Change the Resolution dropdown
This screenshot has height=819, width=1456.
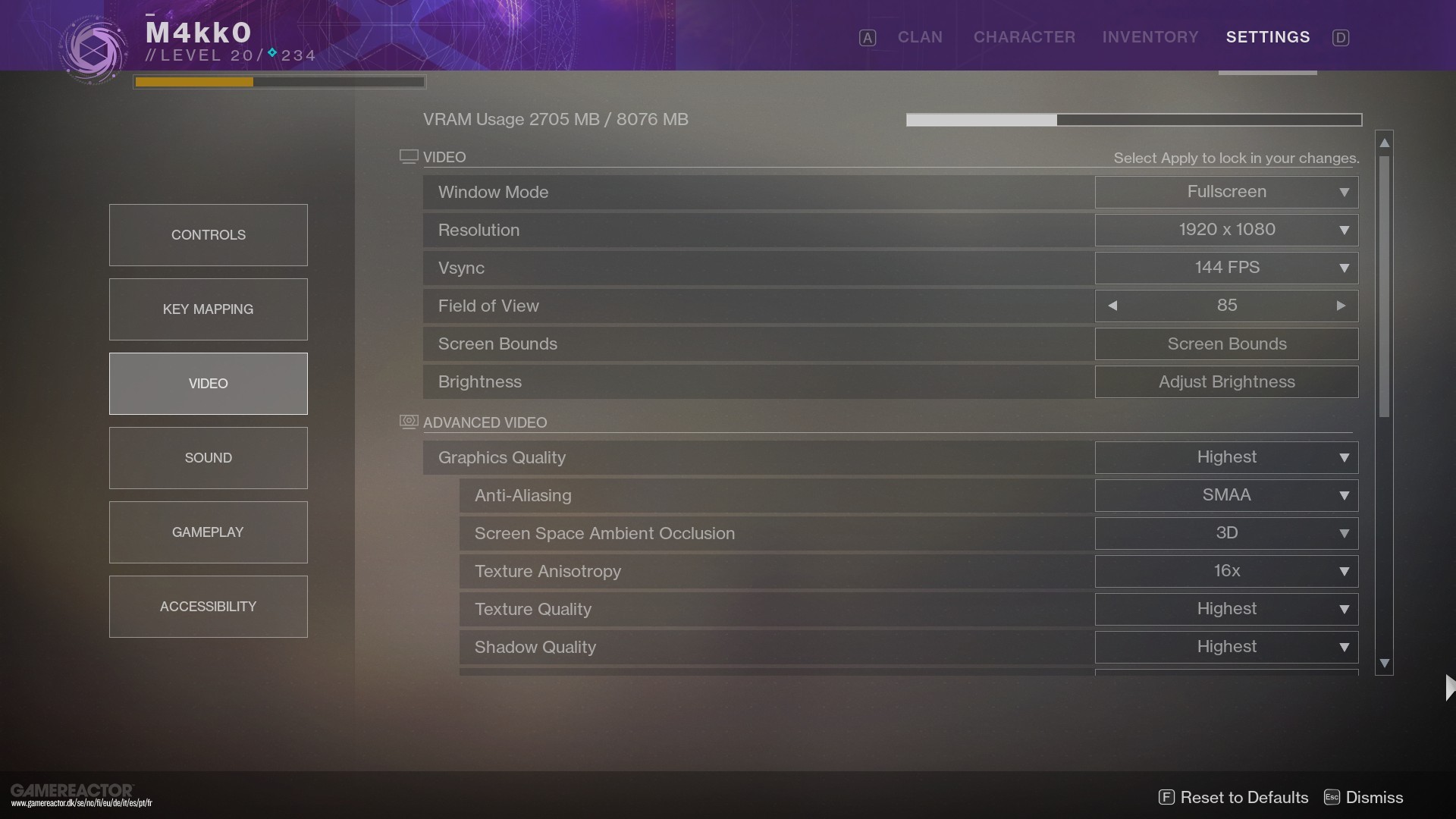click(1226, 230)
